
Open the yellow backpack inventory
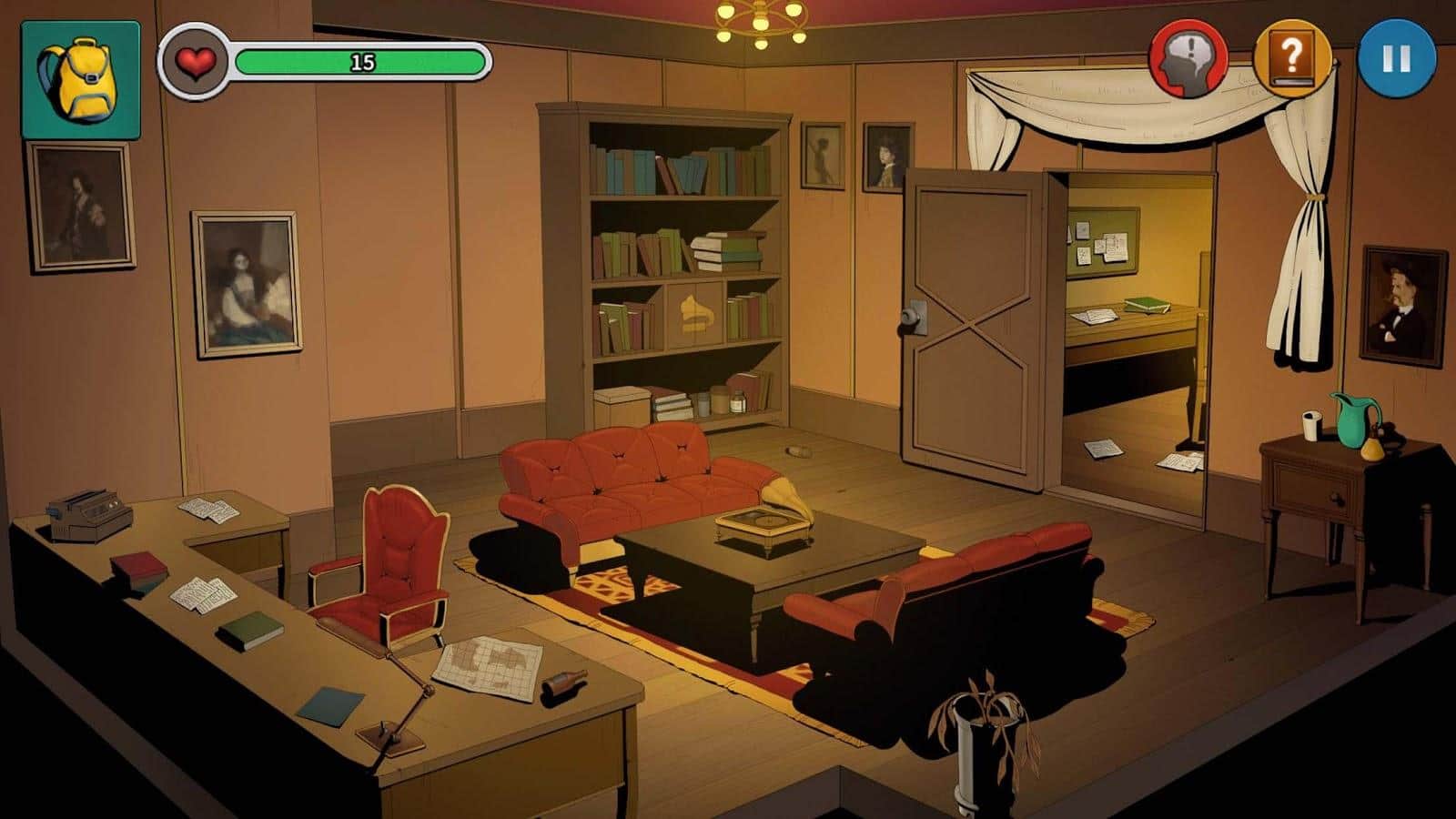click(x=81, y=80)
